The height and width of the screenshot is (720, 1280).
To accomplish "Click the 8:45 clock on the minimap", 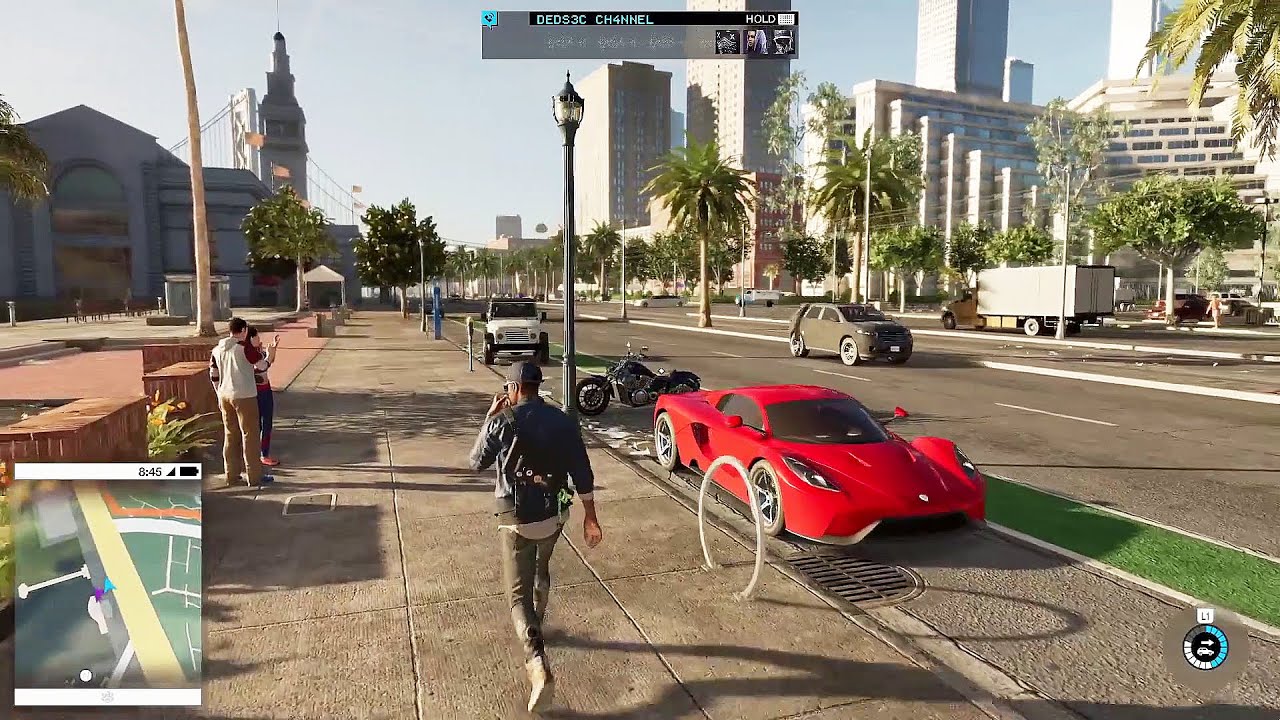I will (150, 470).
